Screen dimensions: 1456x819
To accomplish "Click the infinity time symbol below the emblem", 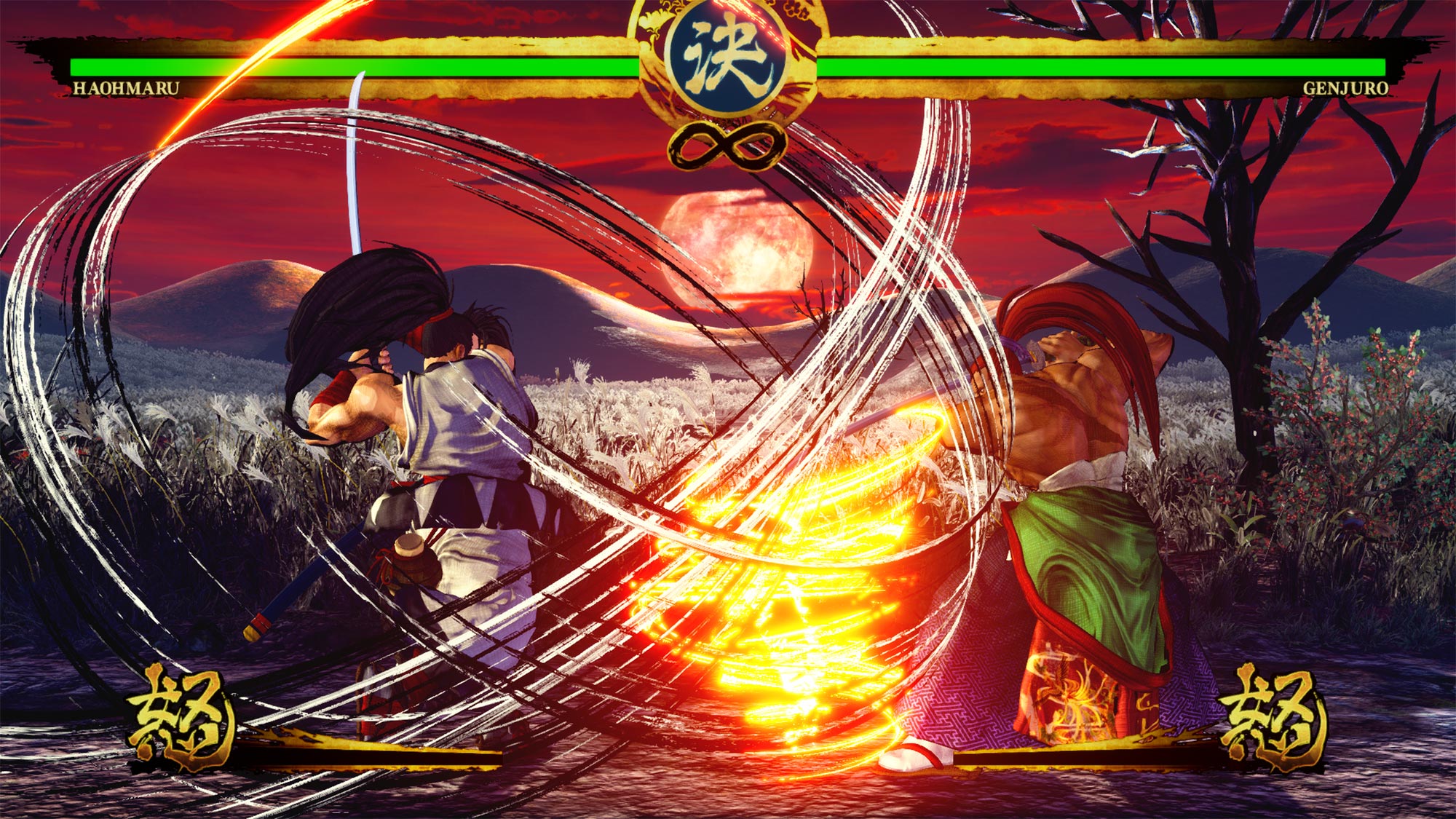I will [x=728, y=143].
